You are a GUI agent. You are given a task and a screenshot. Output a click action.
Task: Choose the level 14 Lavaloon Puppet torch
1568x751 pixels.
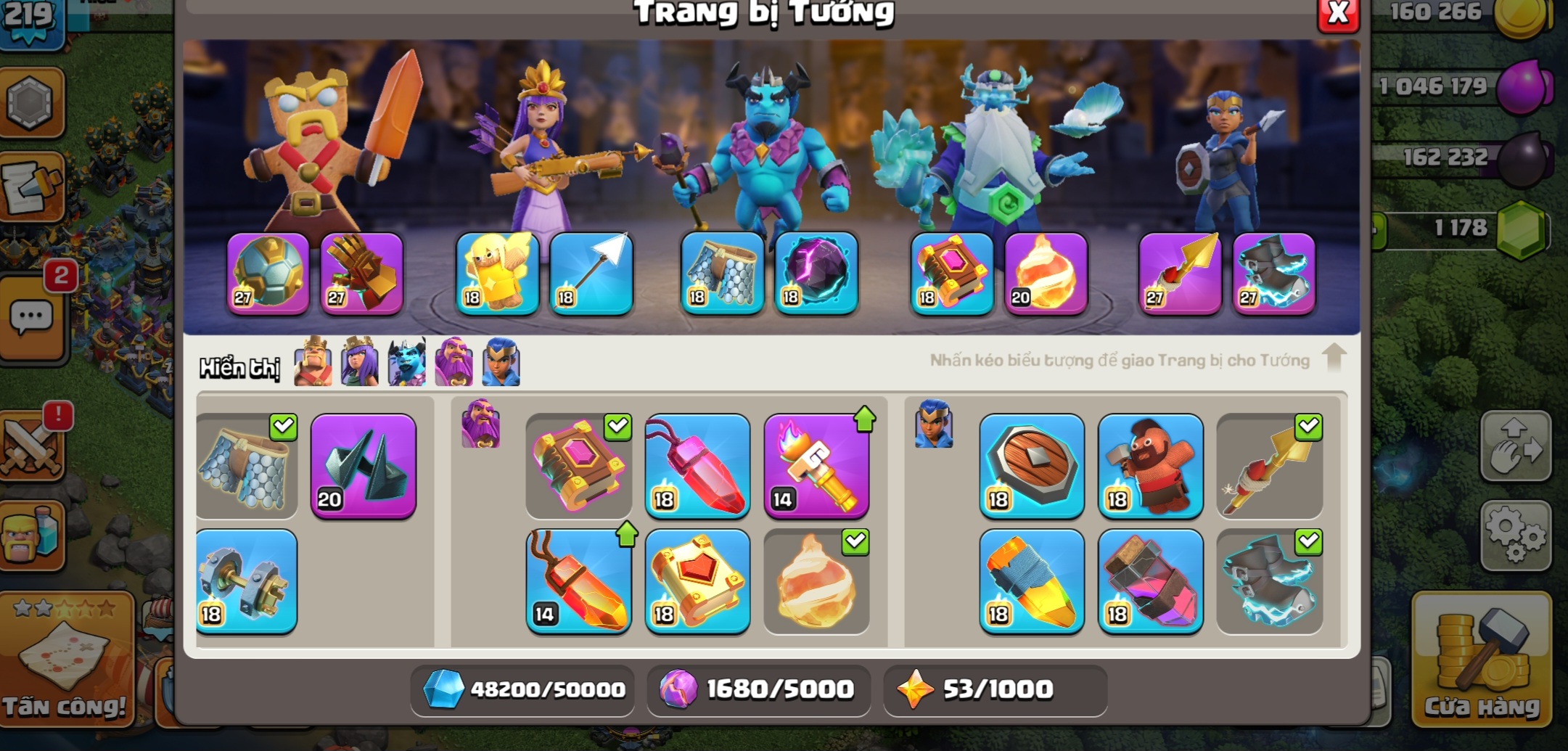[x=816, y=466]
